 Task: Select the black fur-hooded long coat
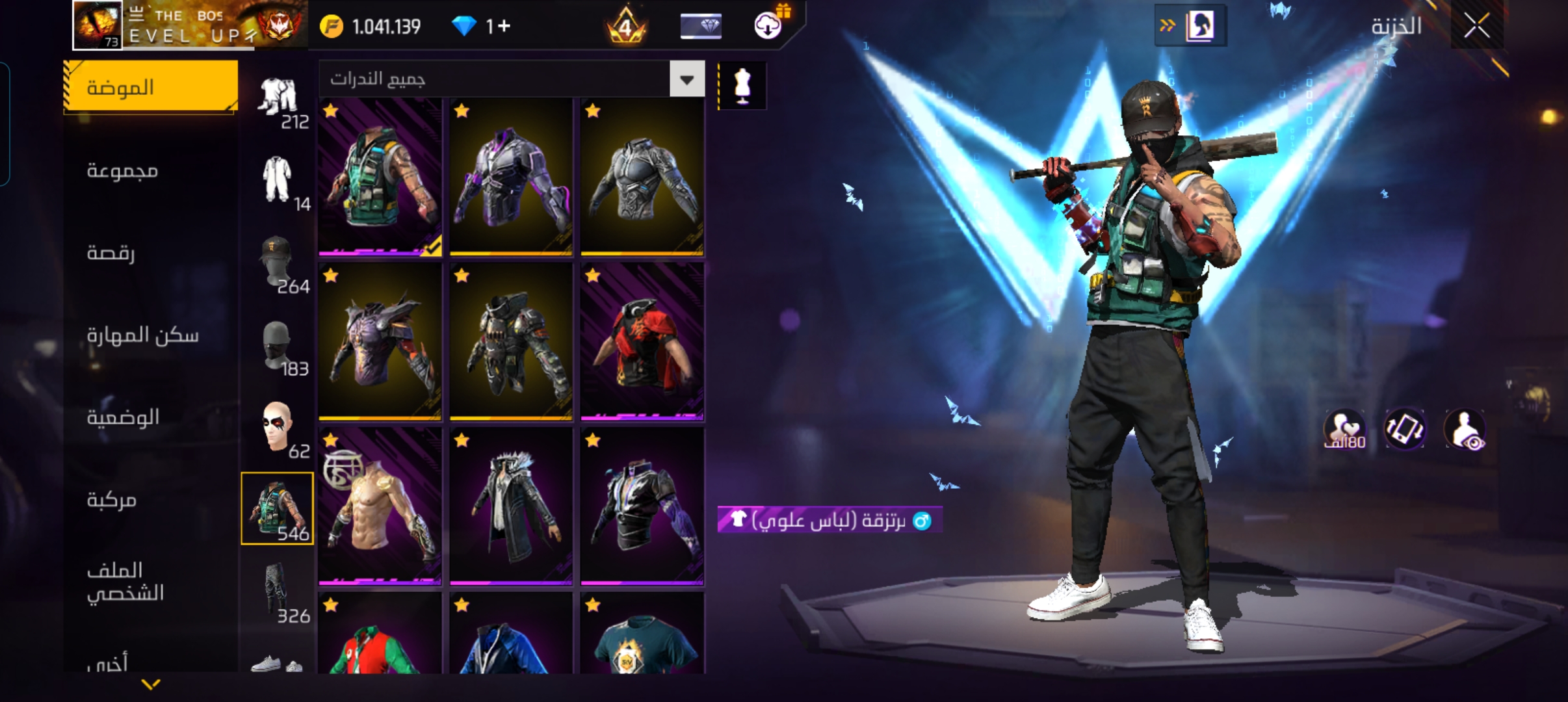pos(511,506)
